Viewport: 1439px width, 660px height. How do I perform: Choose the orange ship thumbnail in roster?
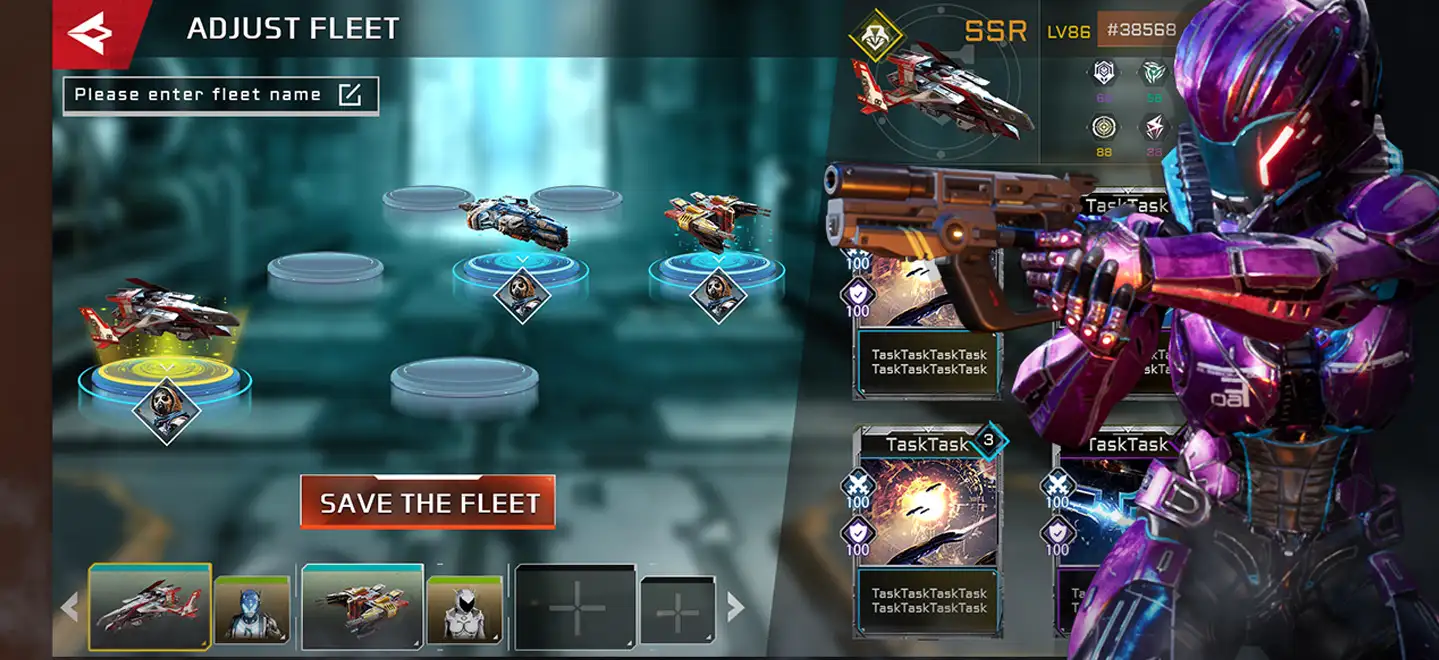click(x=362, y=606)
